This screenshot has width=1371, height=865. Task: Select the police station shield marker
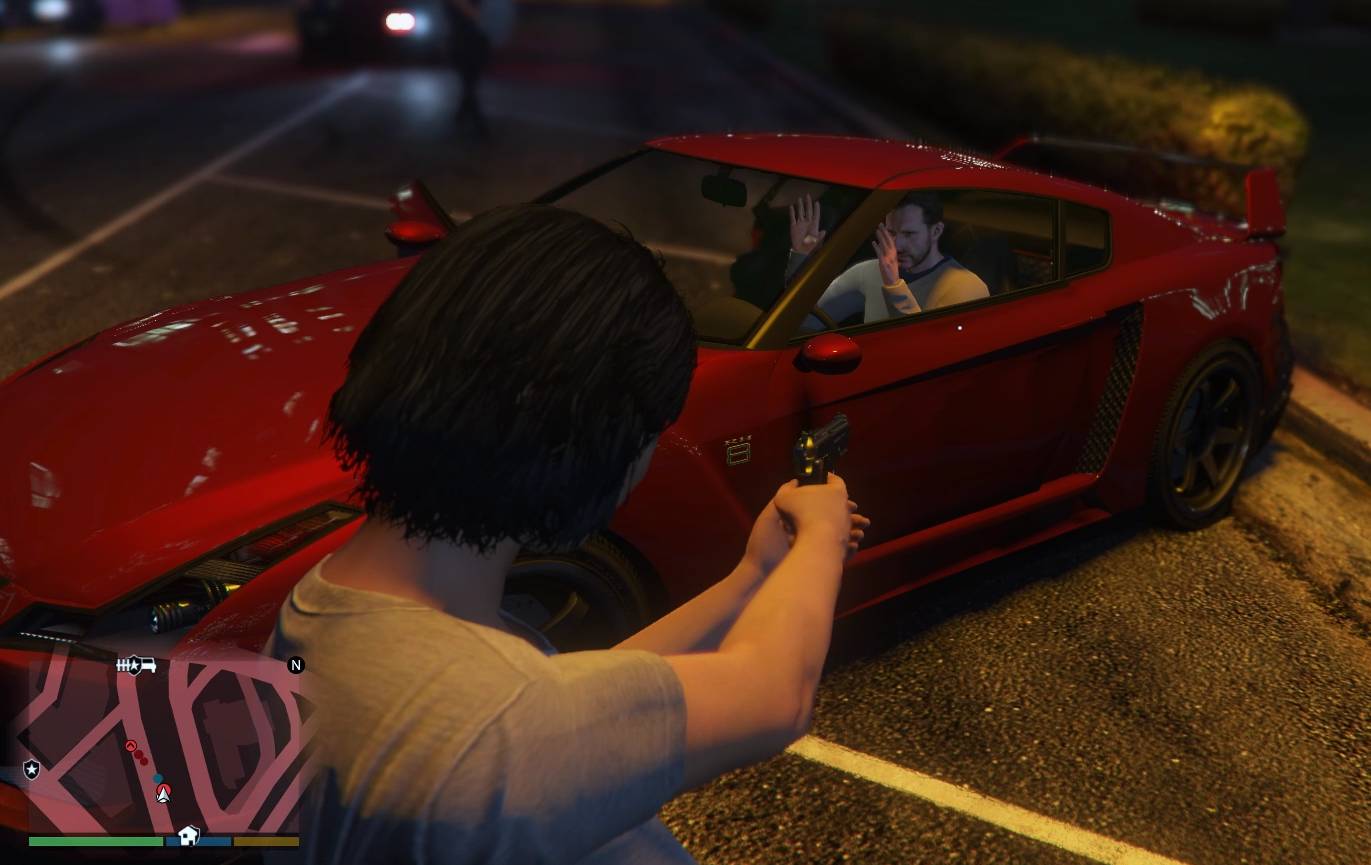[32, 769]
